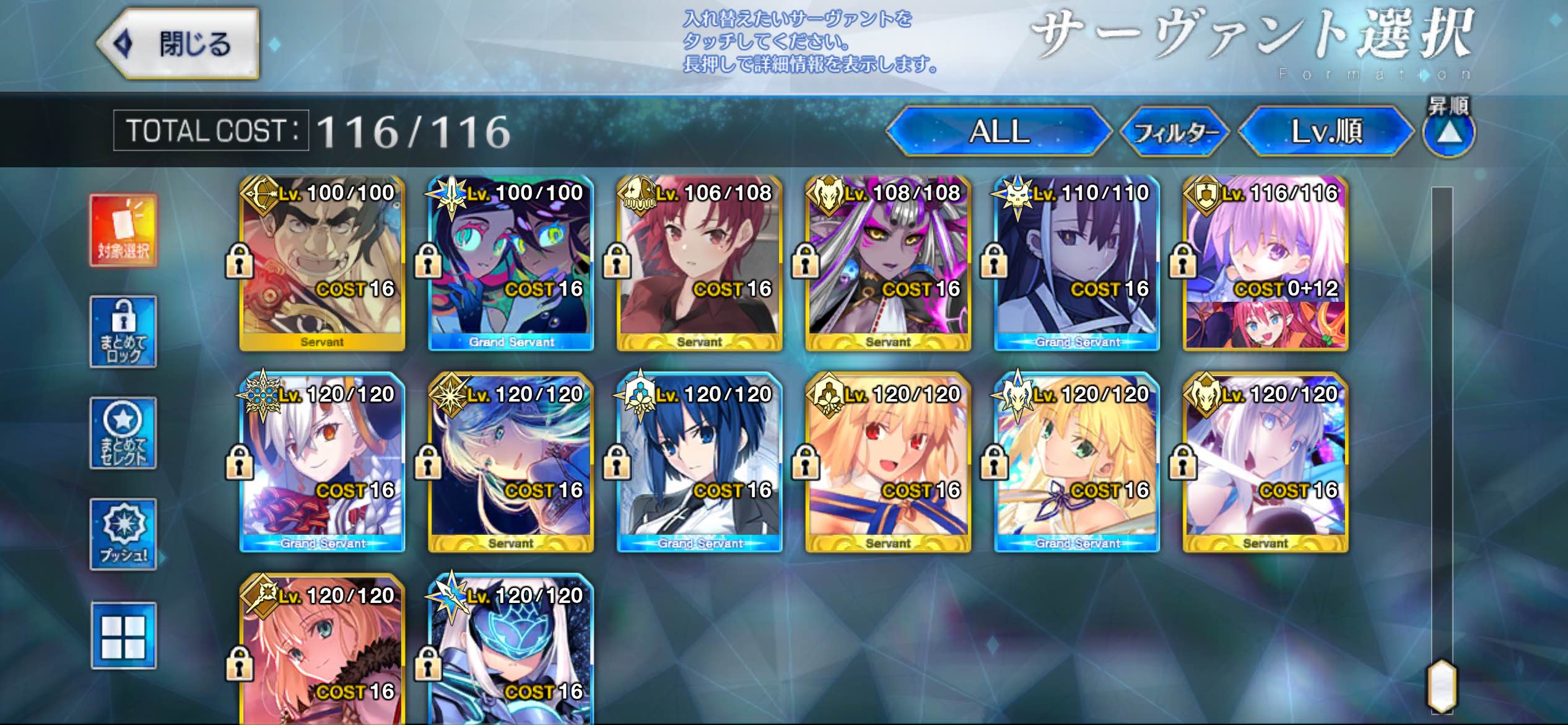Select the Lv.108/108 silver-haired beast servant
This screenshot has height=725, width=1568.
click(x=887, y=263)
